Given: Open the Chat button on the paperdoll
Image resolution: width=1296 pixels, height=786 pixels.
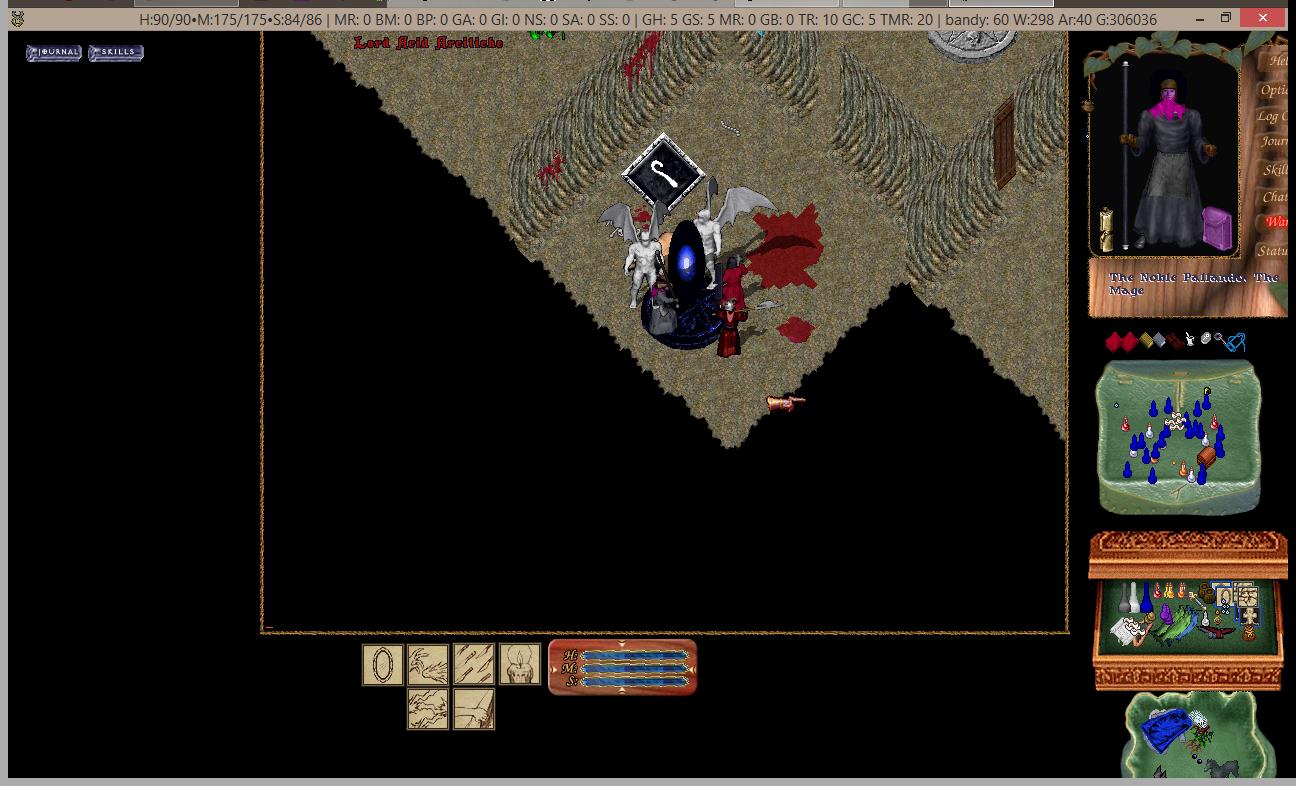Looking at the screenshot, I should (1274, 196).
